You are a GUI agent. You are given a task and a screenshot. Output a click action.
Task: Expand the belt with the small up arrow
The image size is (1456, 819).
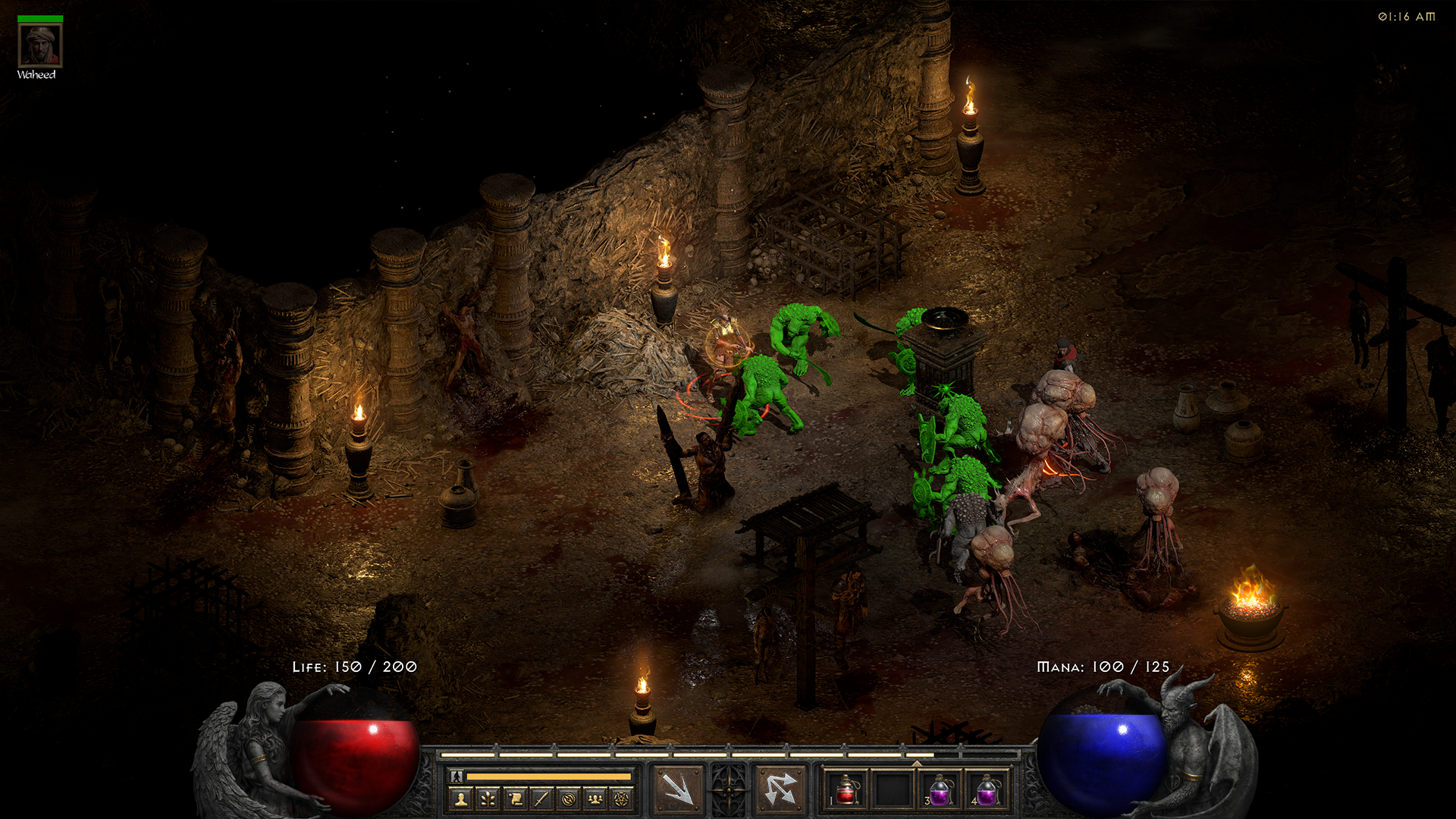point(917,764)
